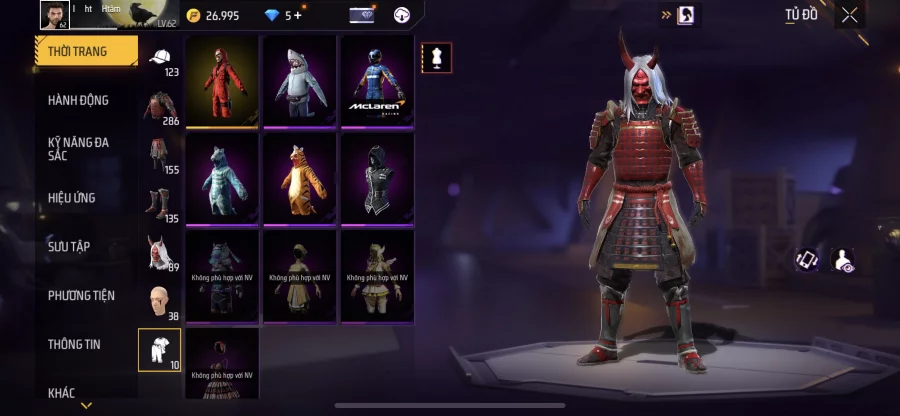Select the Hiệu Ứng tab

[72, 198]
